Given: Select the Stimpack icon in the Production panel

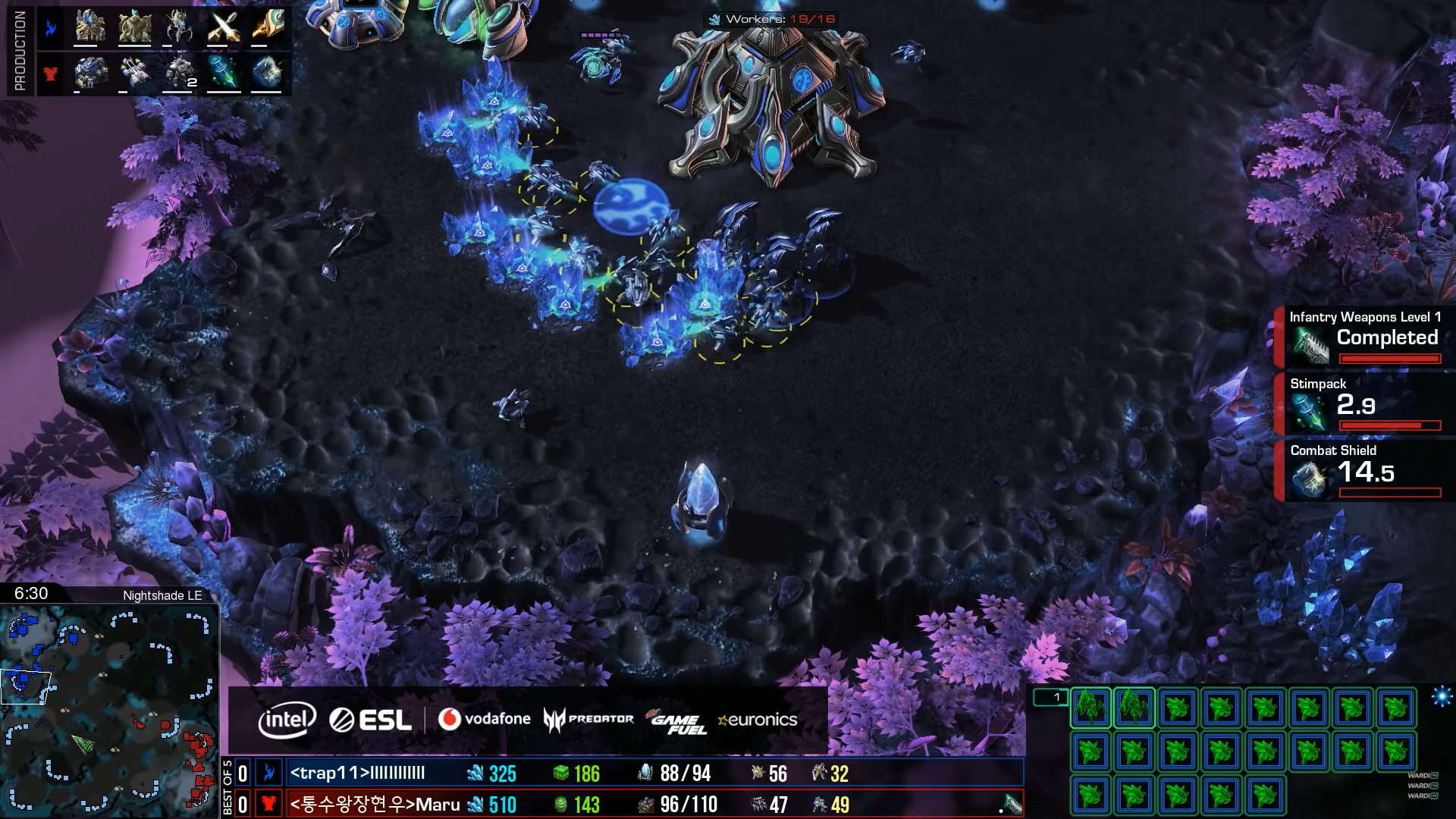Looking at the screenshot, I should [x=224, y=73].
